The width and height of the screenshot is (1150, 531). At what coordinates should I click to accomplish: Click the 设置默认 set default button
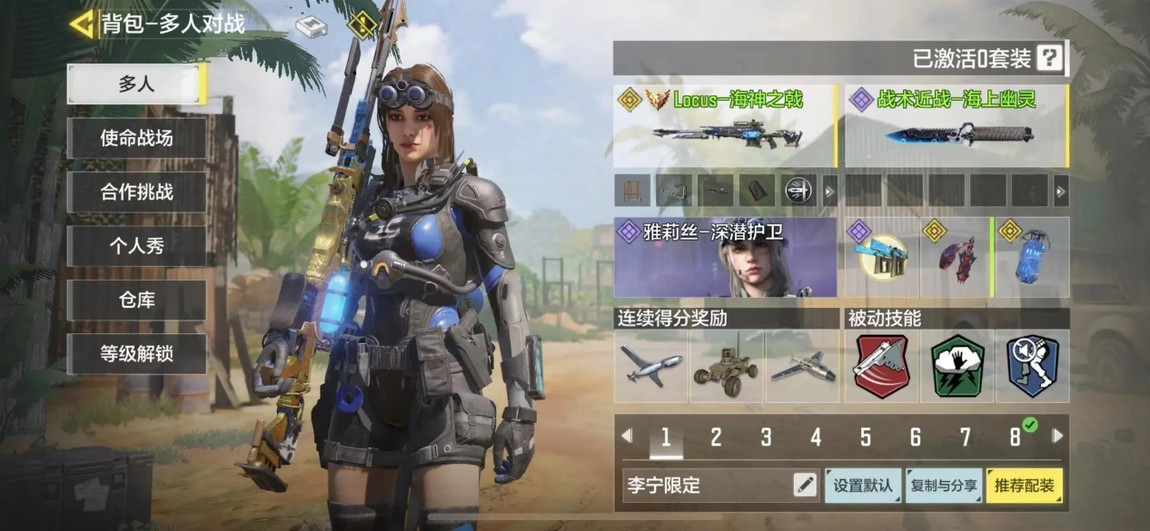coord(863,486)
